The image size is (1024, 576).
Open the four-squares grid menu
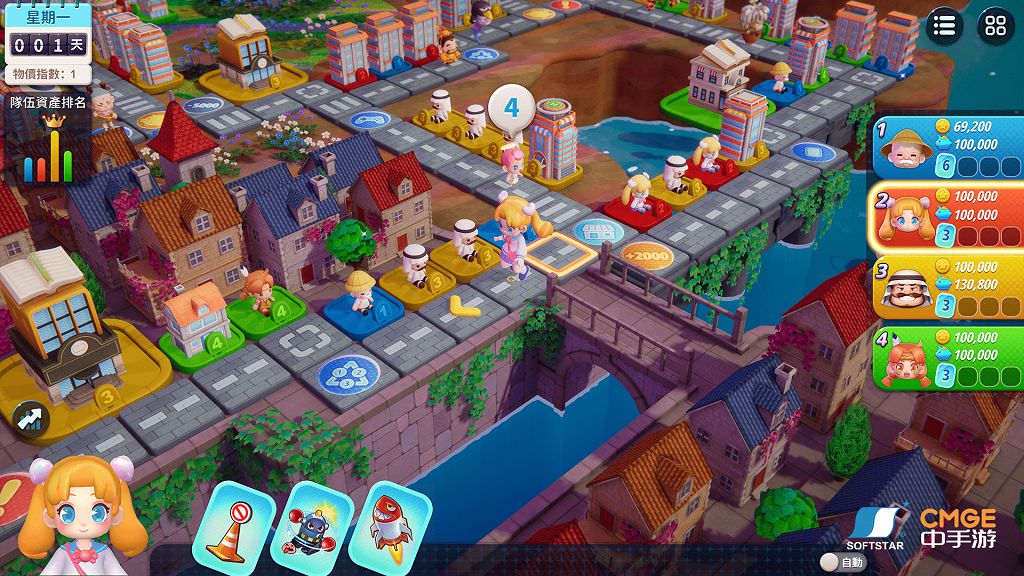[x=995, y=26]
